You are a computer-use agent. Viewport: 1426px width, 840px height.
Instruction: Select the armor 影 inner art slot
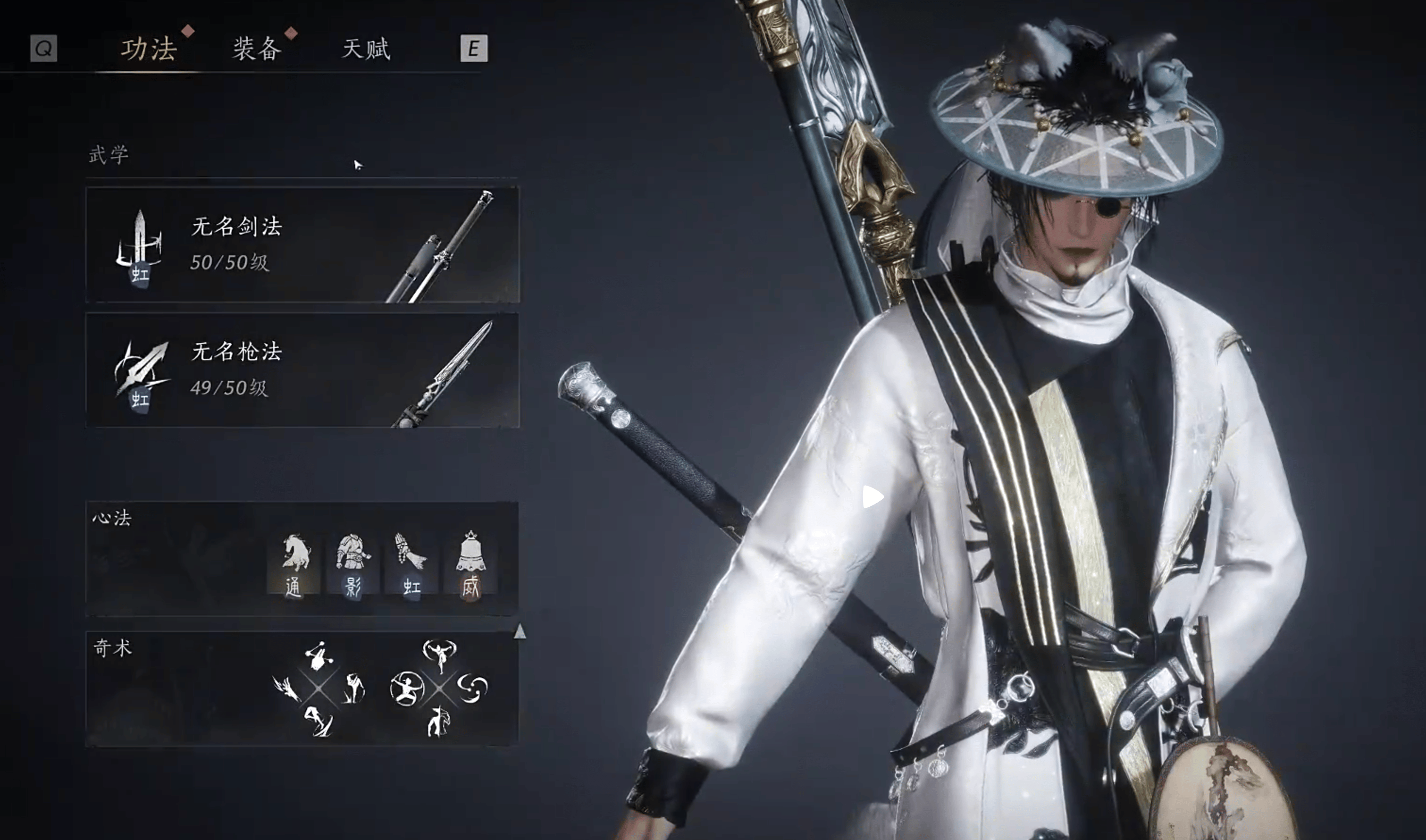(353, 564)
